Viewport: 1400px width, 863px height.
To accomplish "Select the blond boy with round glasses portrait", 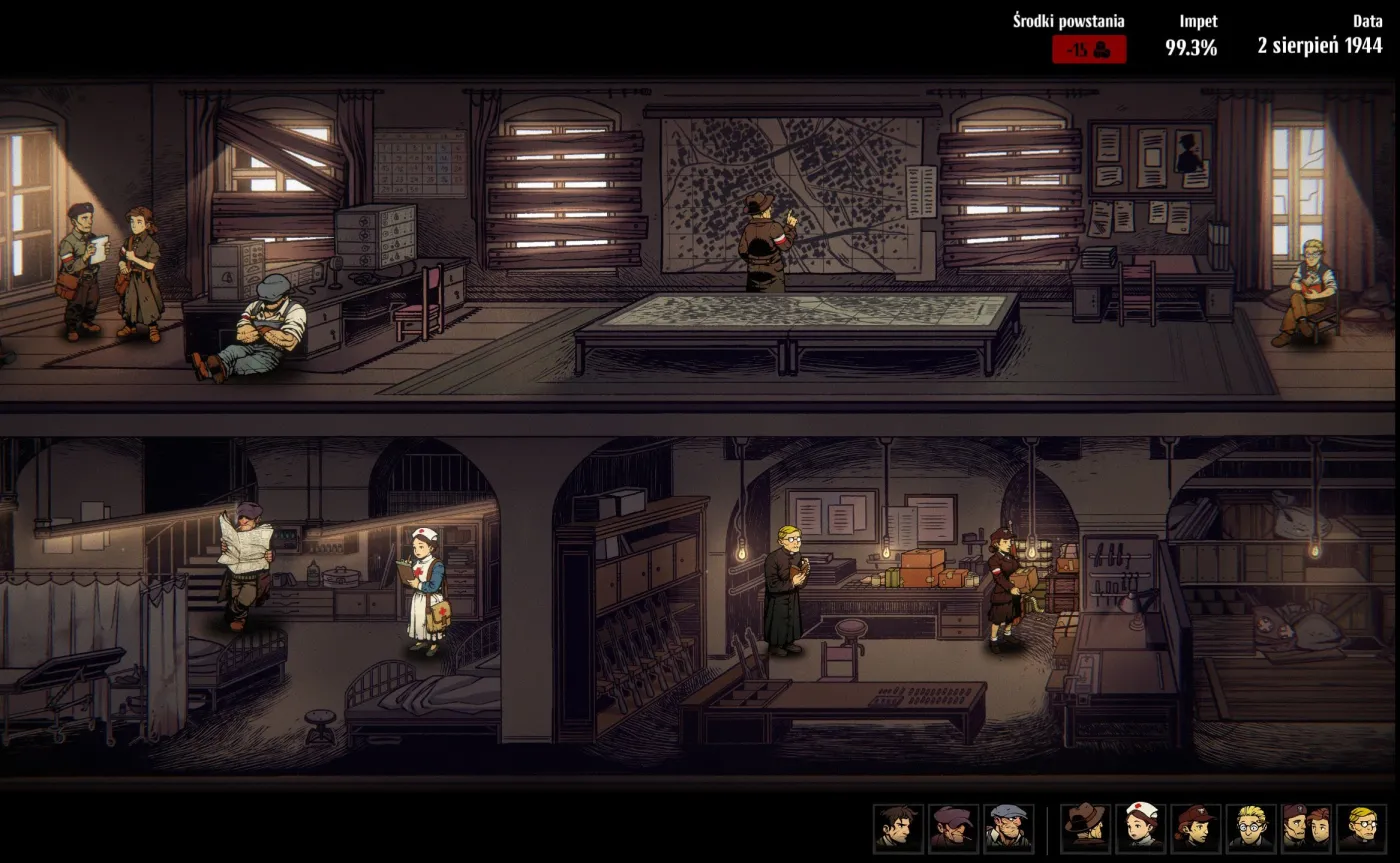I will tap(1250, 827).
